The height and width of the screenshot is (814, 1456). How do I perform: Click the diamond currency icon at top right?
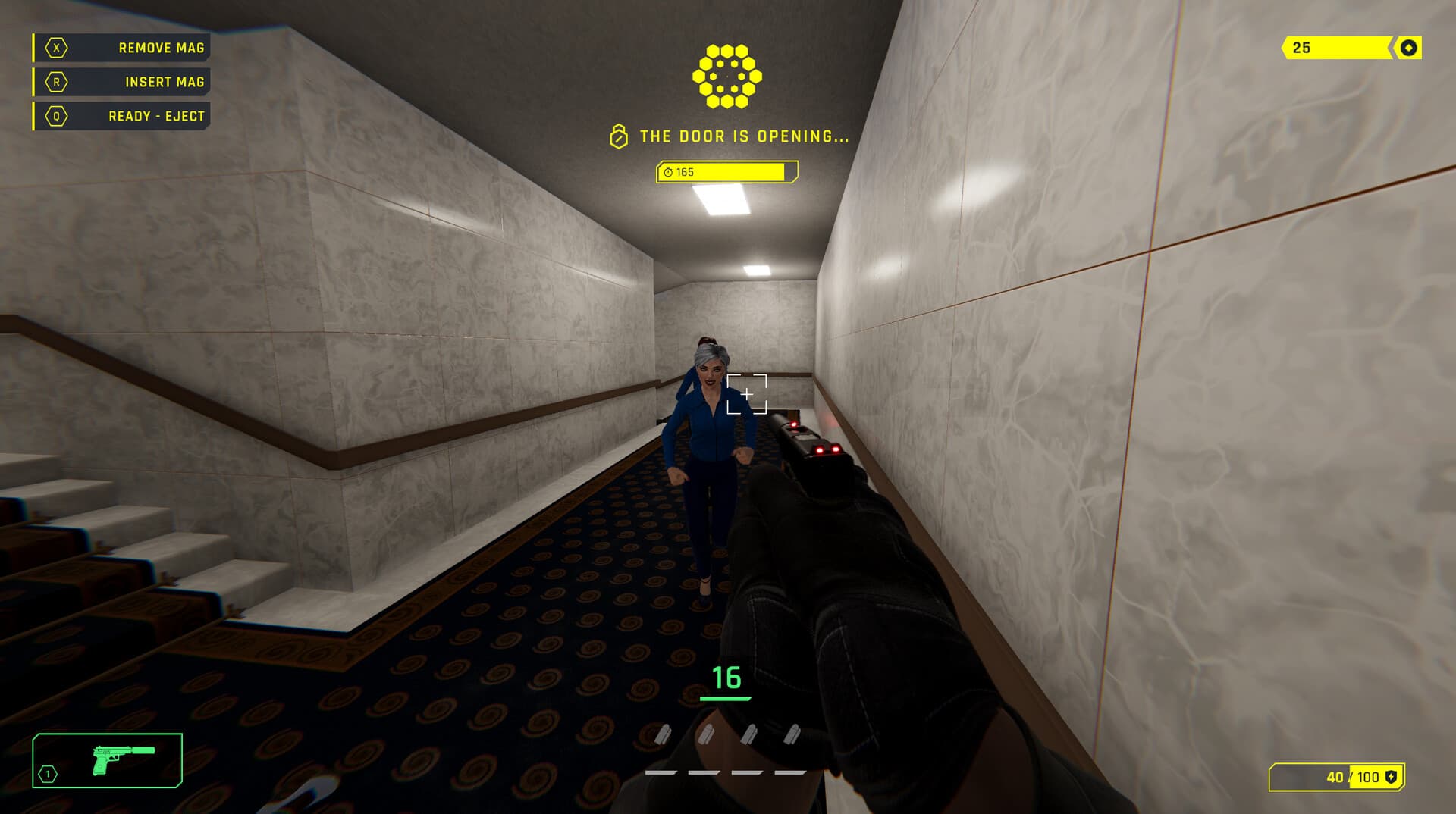point(1408,48)
